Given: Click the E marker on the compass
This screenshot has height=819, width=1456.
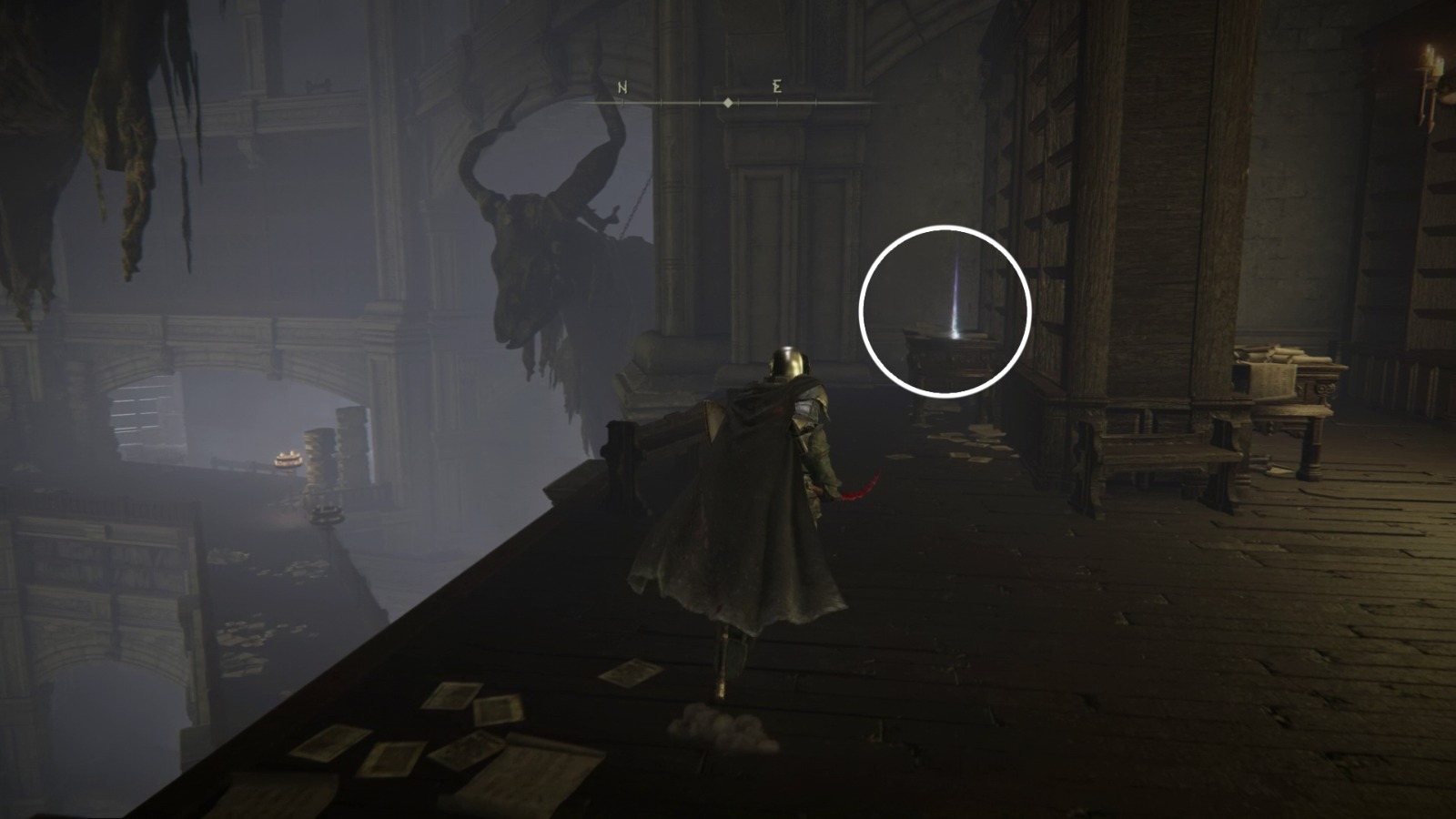Looking at the screenshot, I should click(x=774, y=86).
